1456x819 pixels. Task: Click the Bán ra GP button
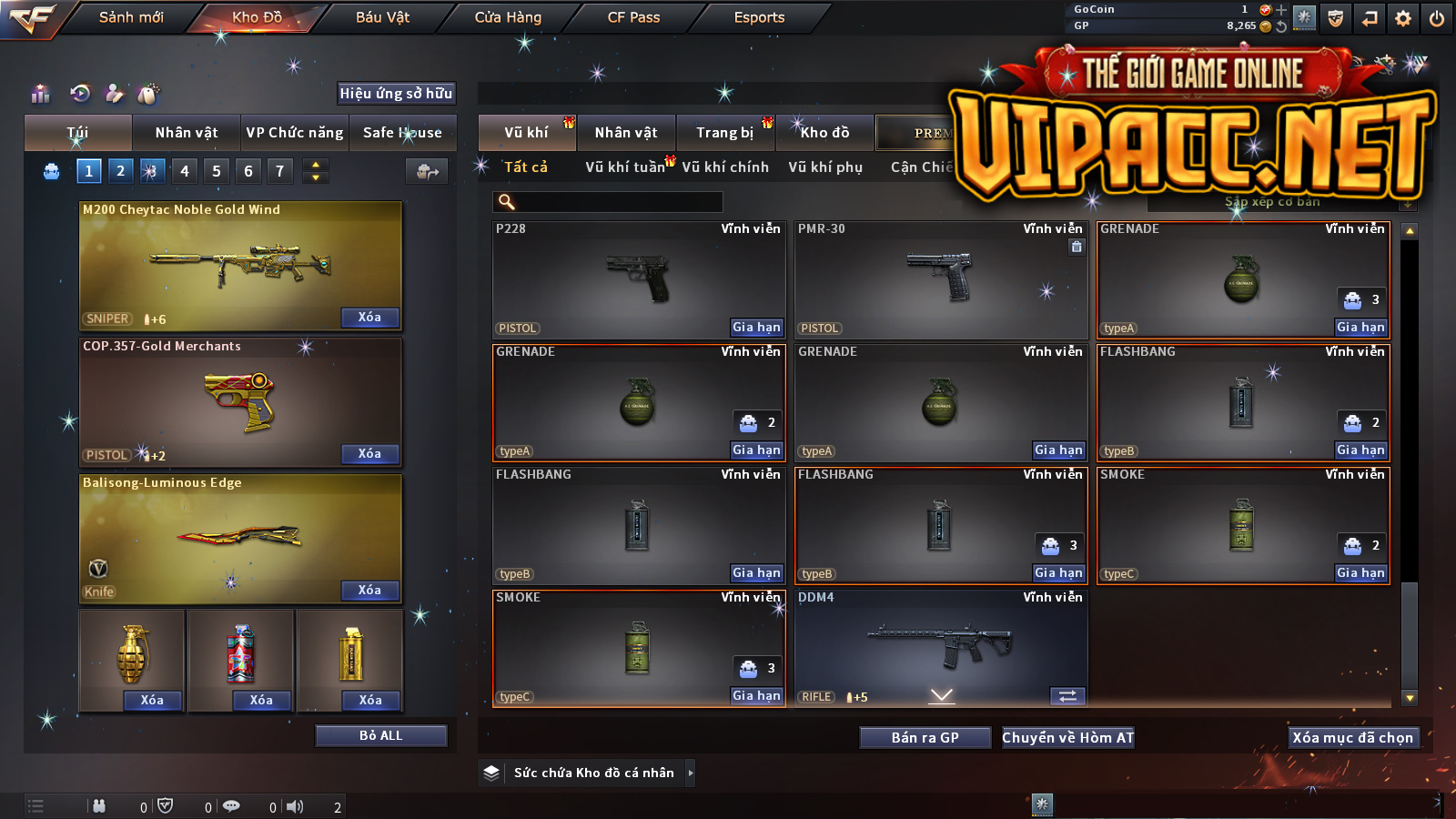925,737
